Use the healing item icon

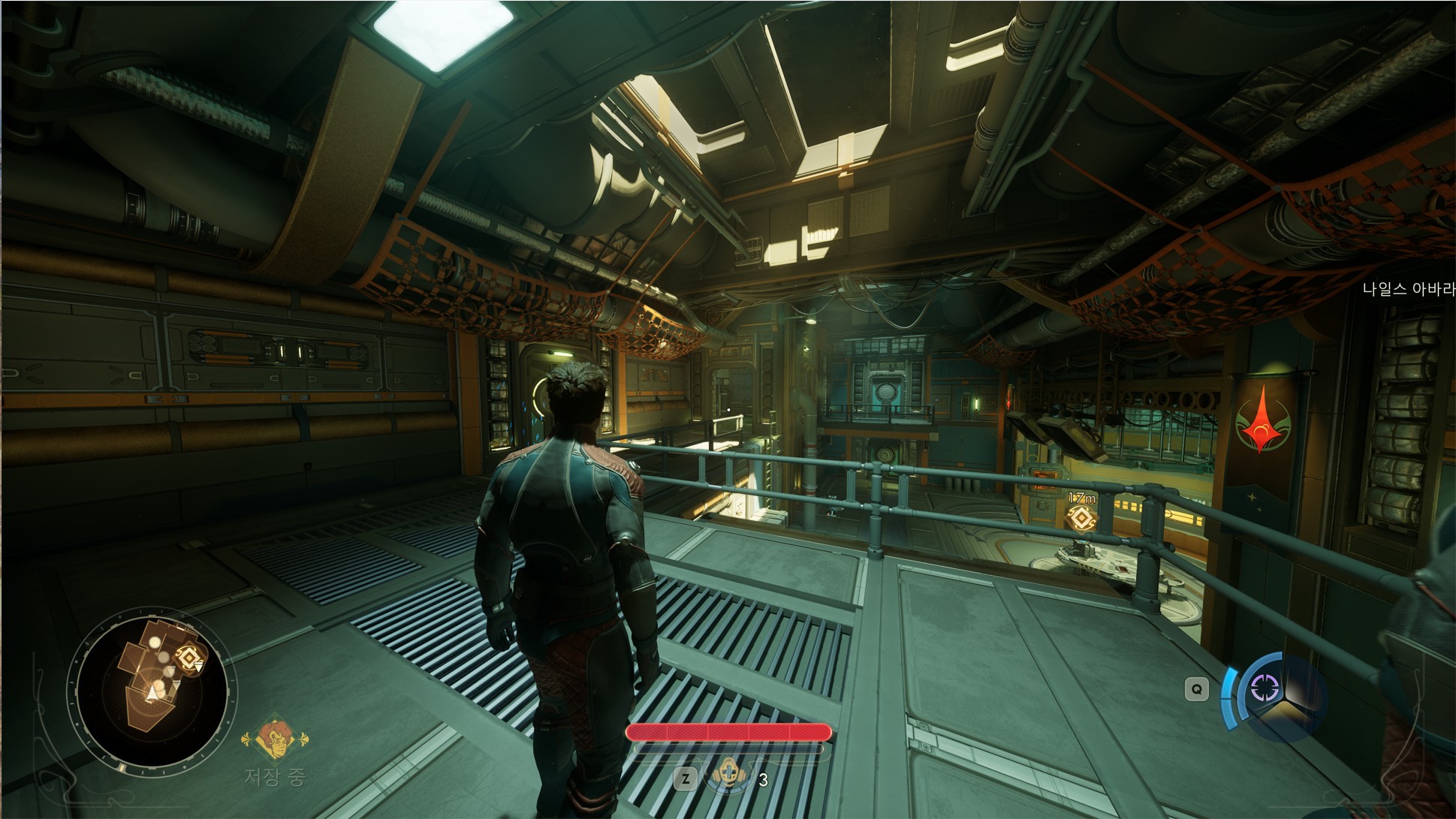point(728,775)
